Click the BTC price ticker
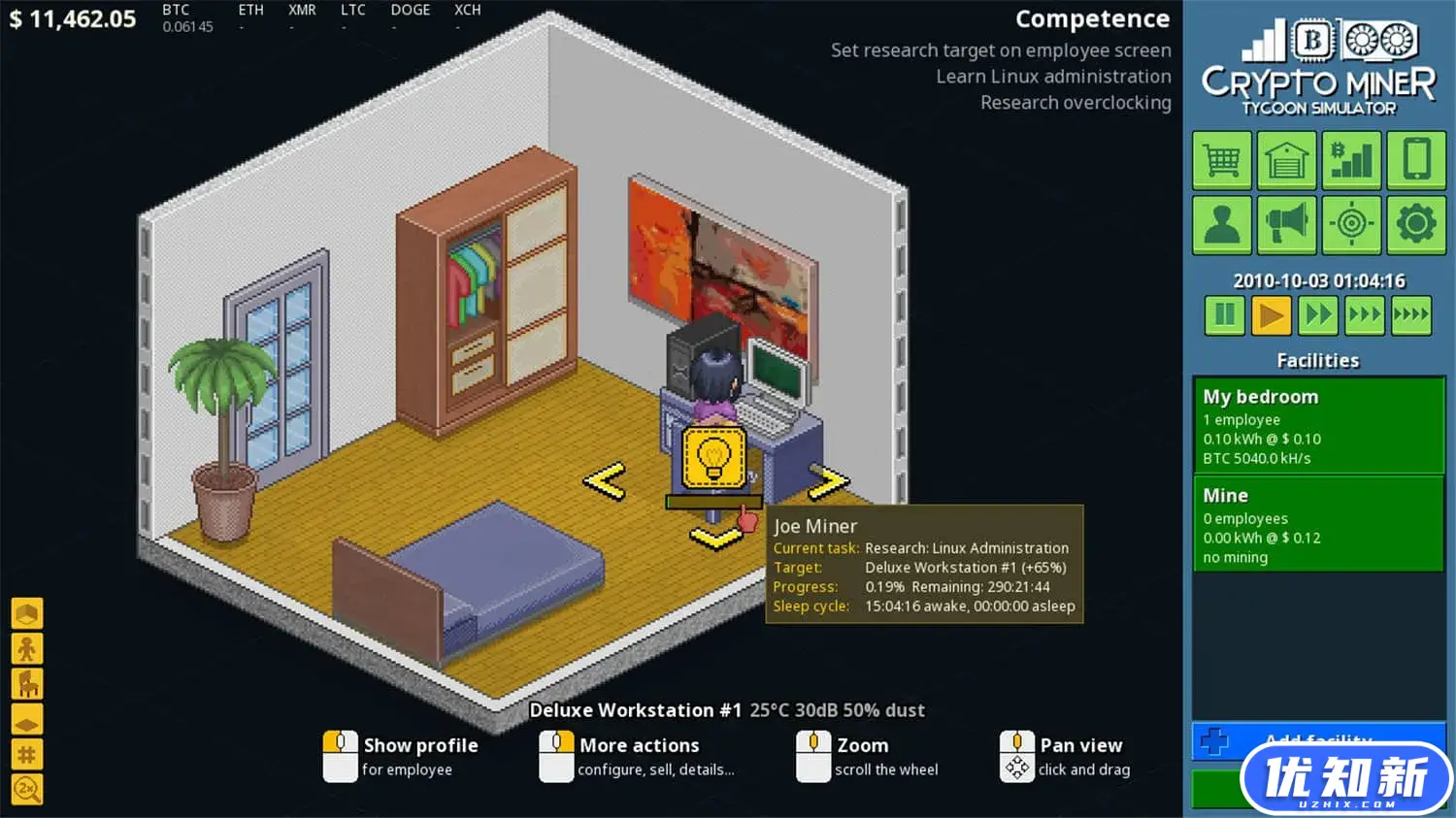 (x=182, y=17)
